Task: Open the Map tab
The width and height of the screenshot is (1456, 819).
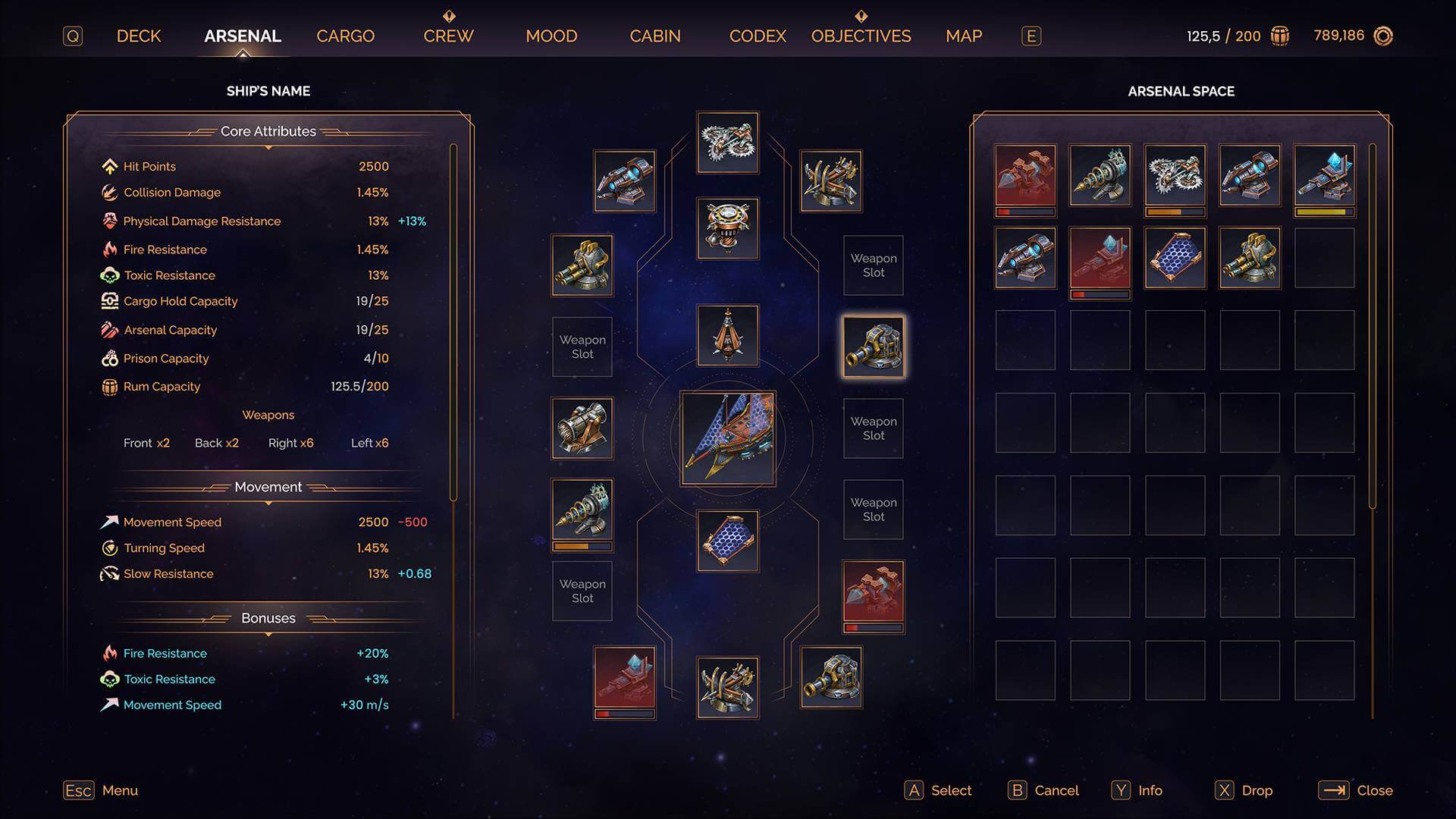Action: (964, 36)
